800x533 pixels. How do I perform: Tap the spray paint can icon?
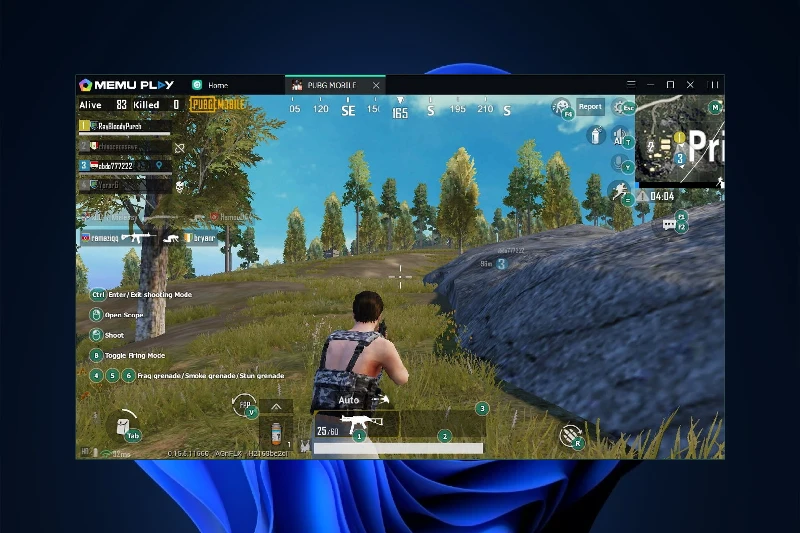596,137
